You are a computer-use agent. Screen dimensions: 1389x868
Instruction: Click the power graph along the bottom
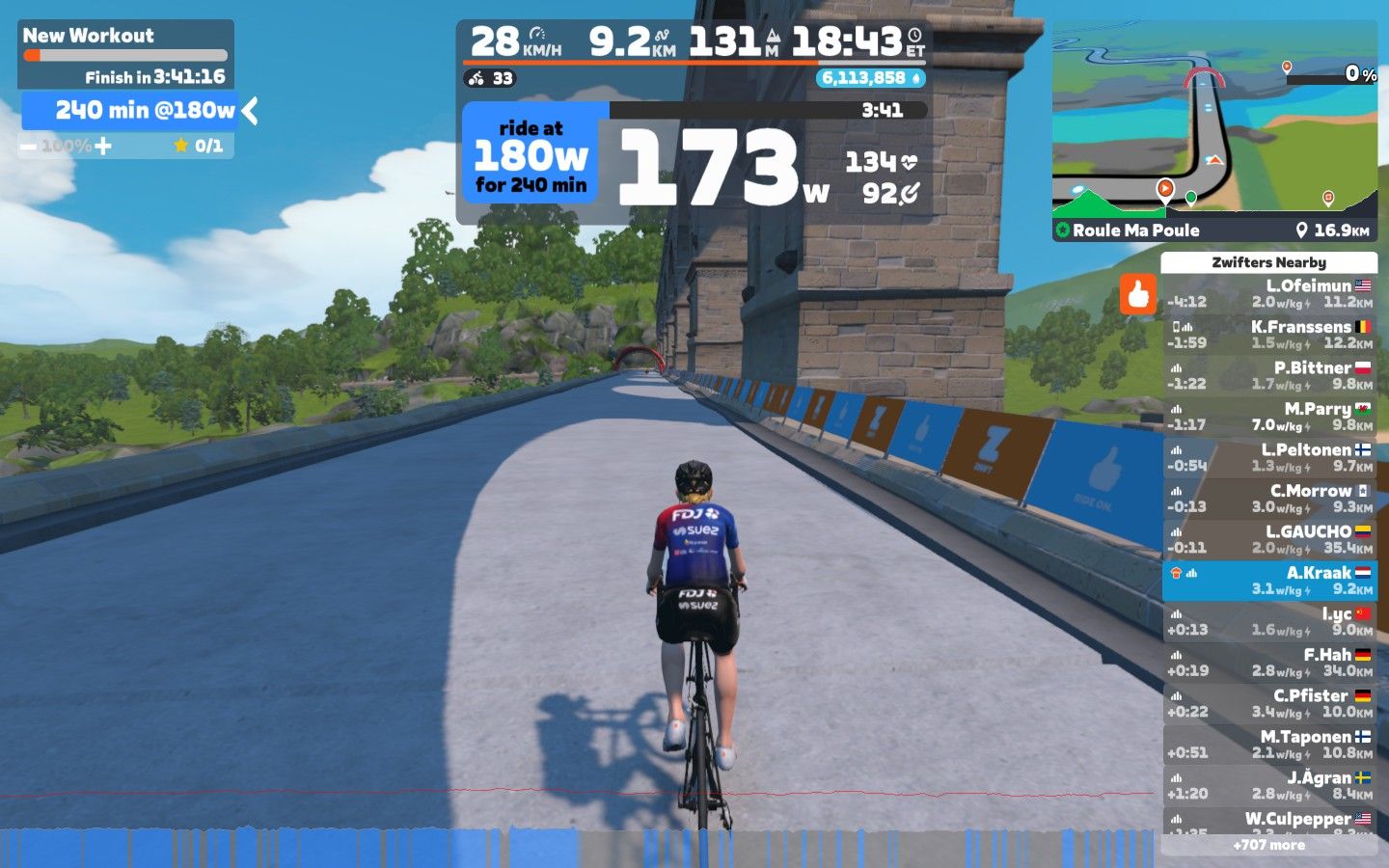[579, 847]
